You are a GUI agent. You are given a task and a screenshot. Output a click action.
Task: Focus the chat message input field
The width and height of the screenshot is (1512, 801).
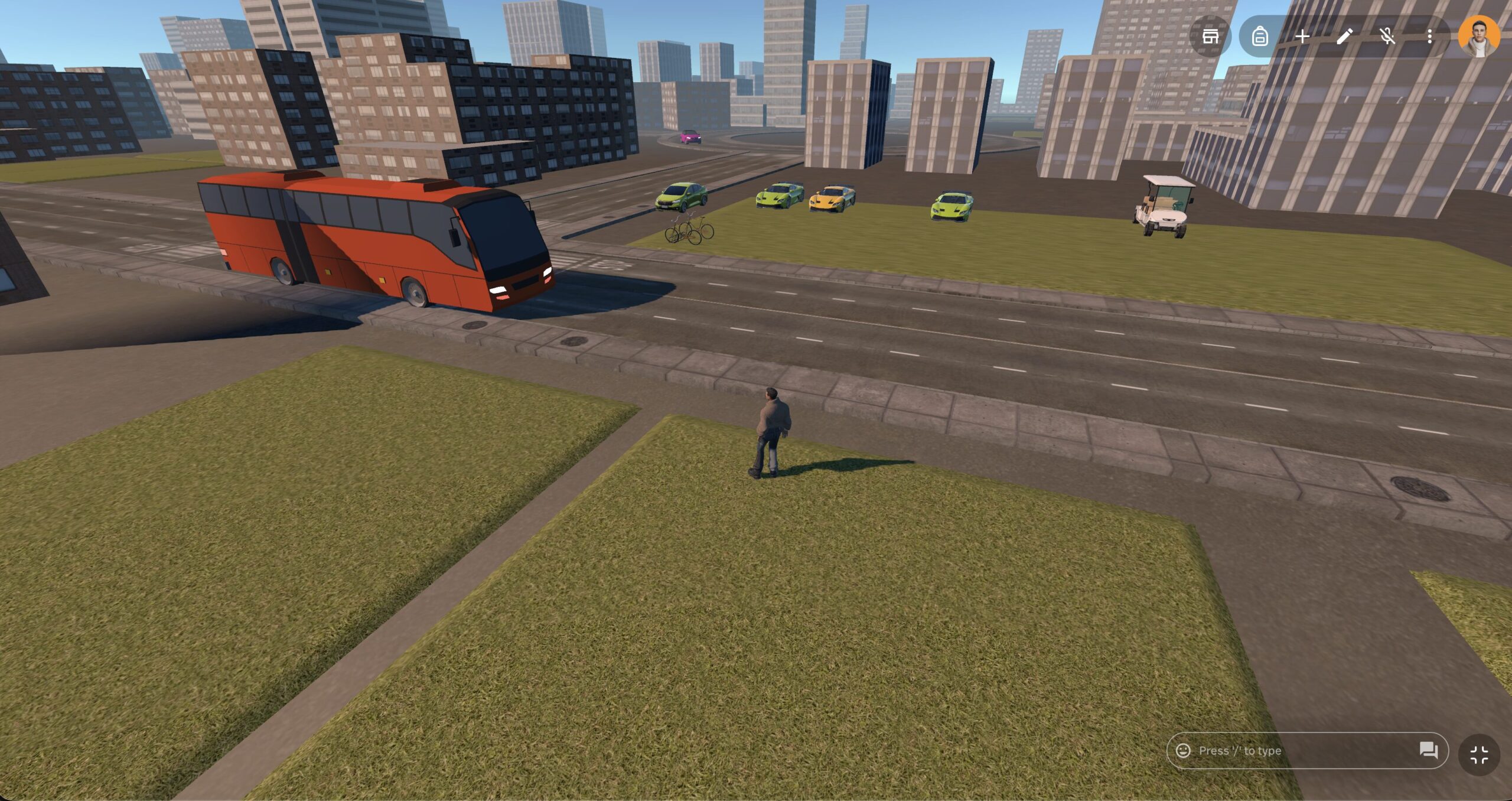pos(1299,750)
